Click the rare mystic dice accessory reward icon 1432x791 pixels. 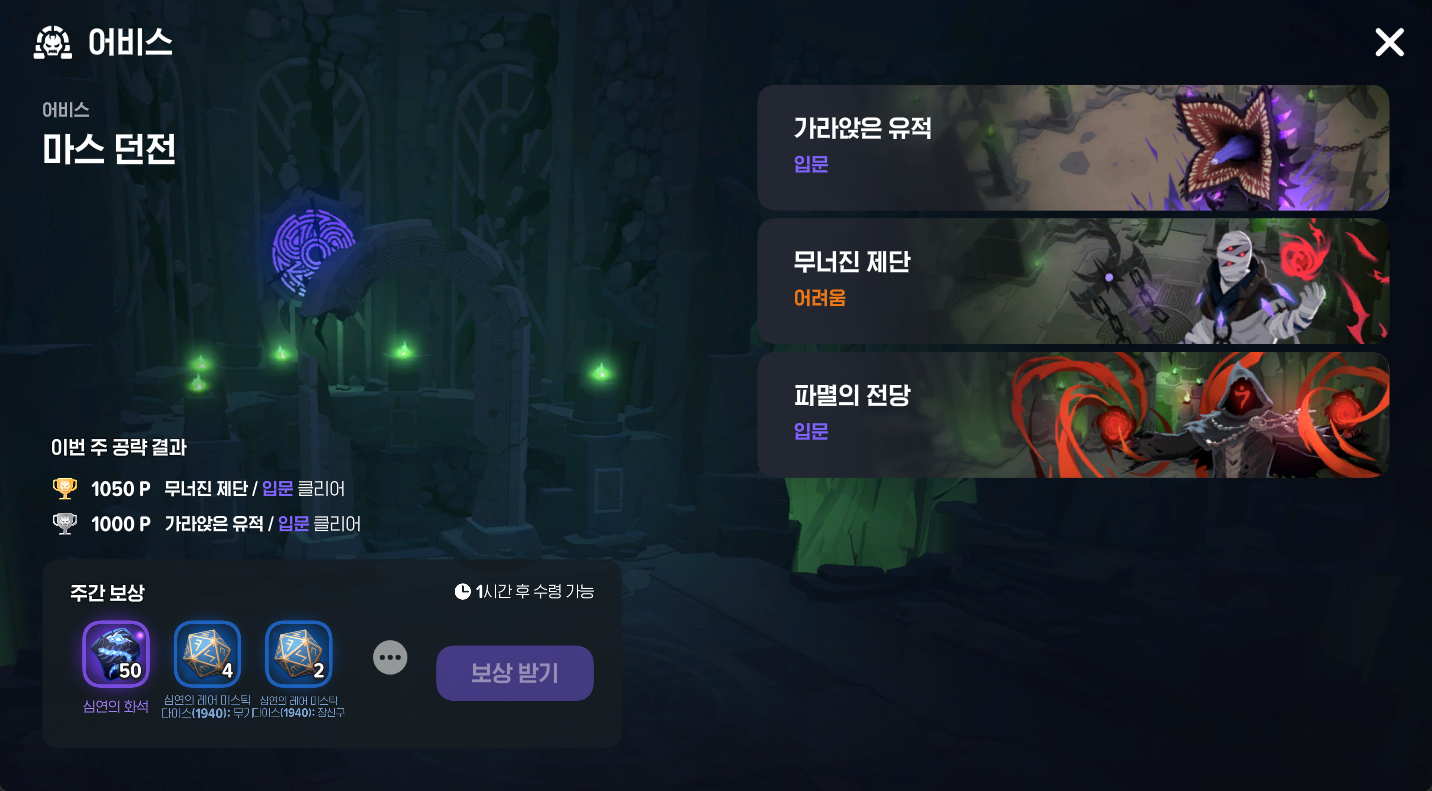coord(299,654)
